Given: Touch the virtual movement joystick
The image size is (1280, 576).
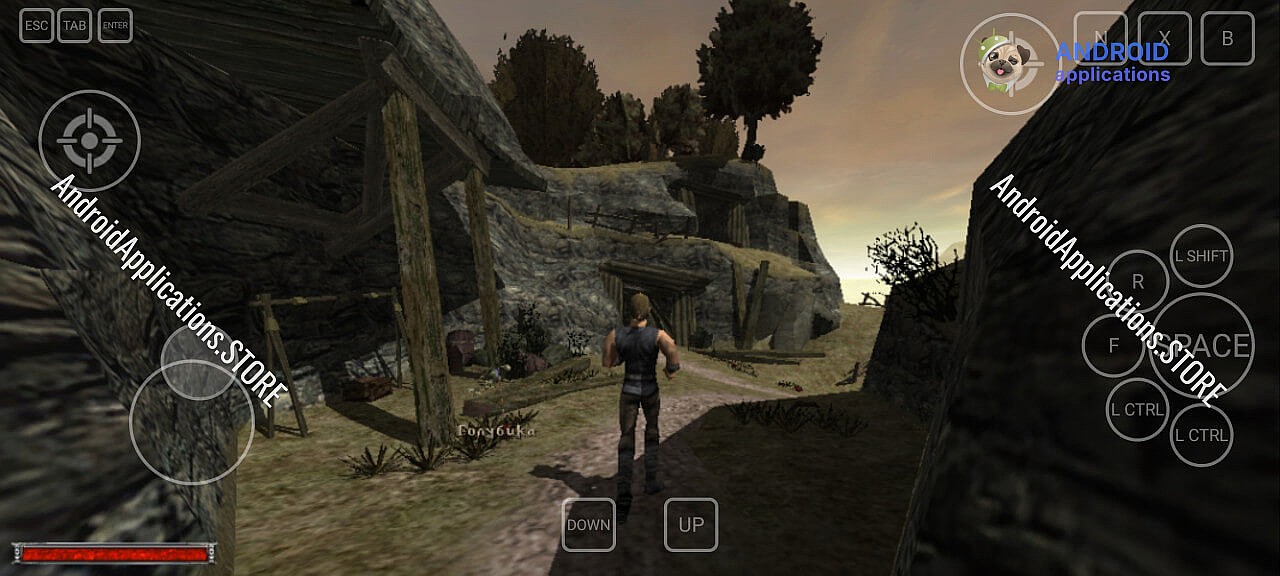Looking at the screenshot, I should click(x=192, y=422).
